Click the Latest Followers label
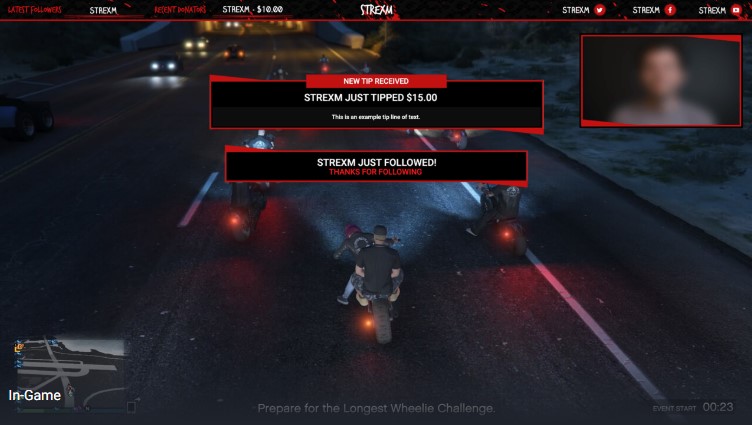Image resolution: width=752 pixels, height=425 pixels. (x=34, y=10)
